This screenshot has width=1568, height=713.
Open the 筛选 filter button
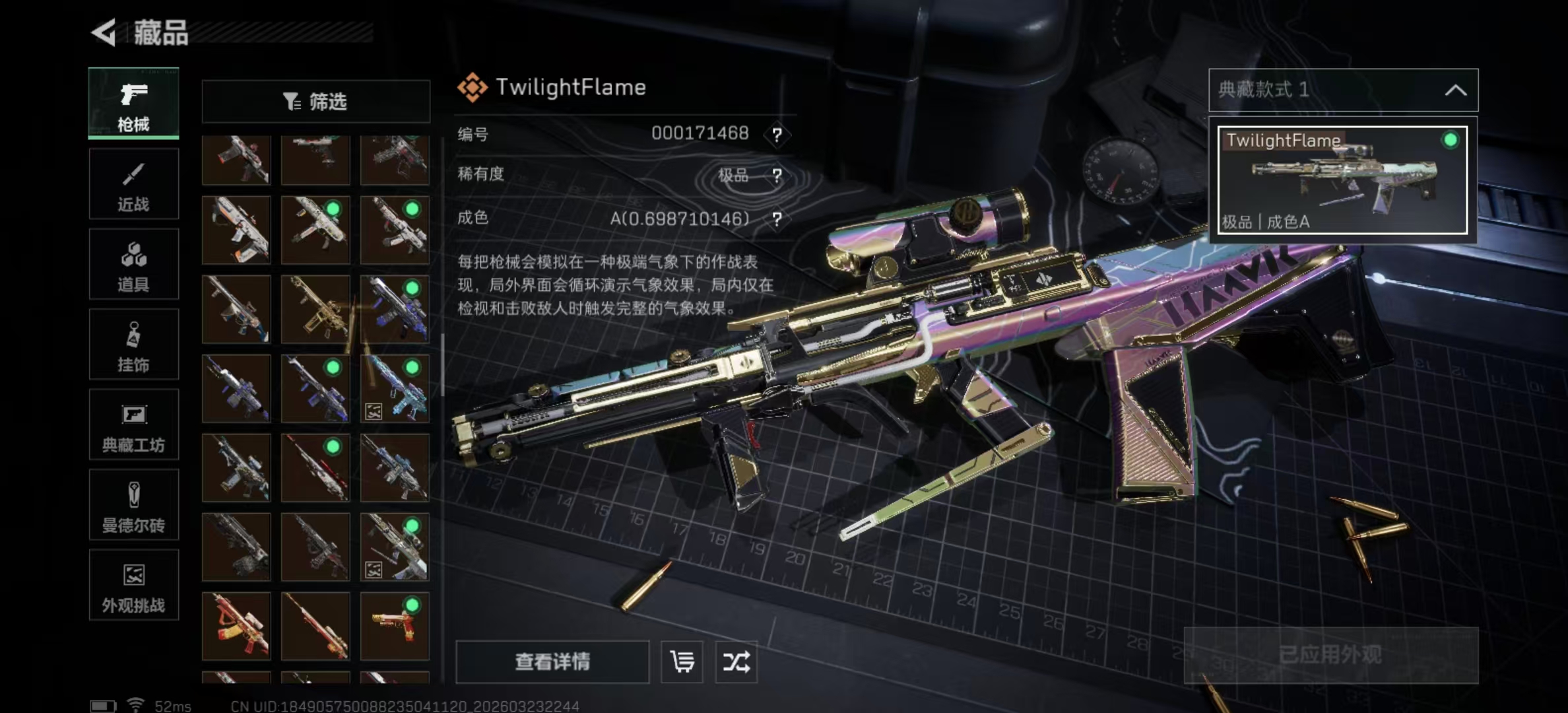point(315,102)
